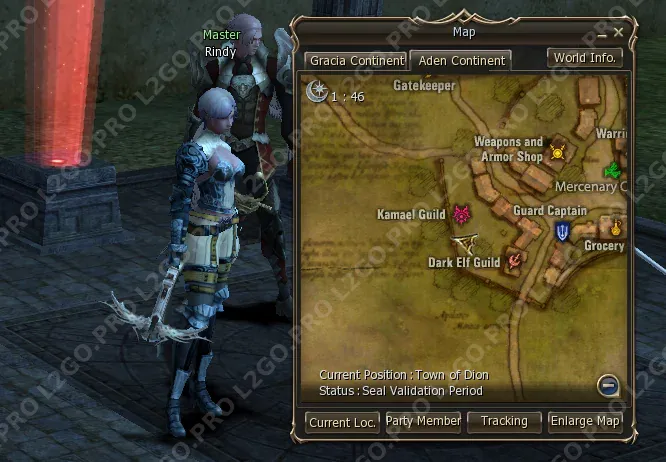Viewport: 666px width, 462px height.
Task: Enlarge the map view
Action: 585,422
